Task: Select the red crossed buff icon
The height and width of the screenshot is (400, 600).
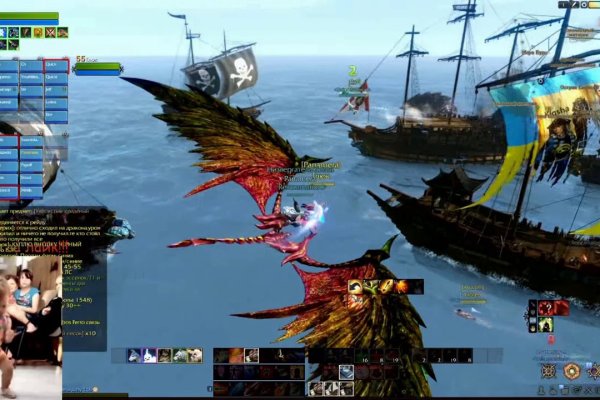Action: (x=50, y=32)
